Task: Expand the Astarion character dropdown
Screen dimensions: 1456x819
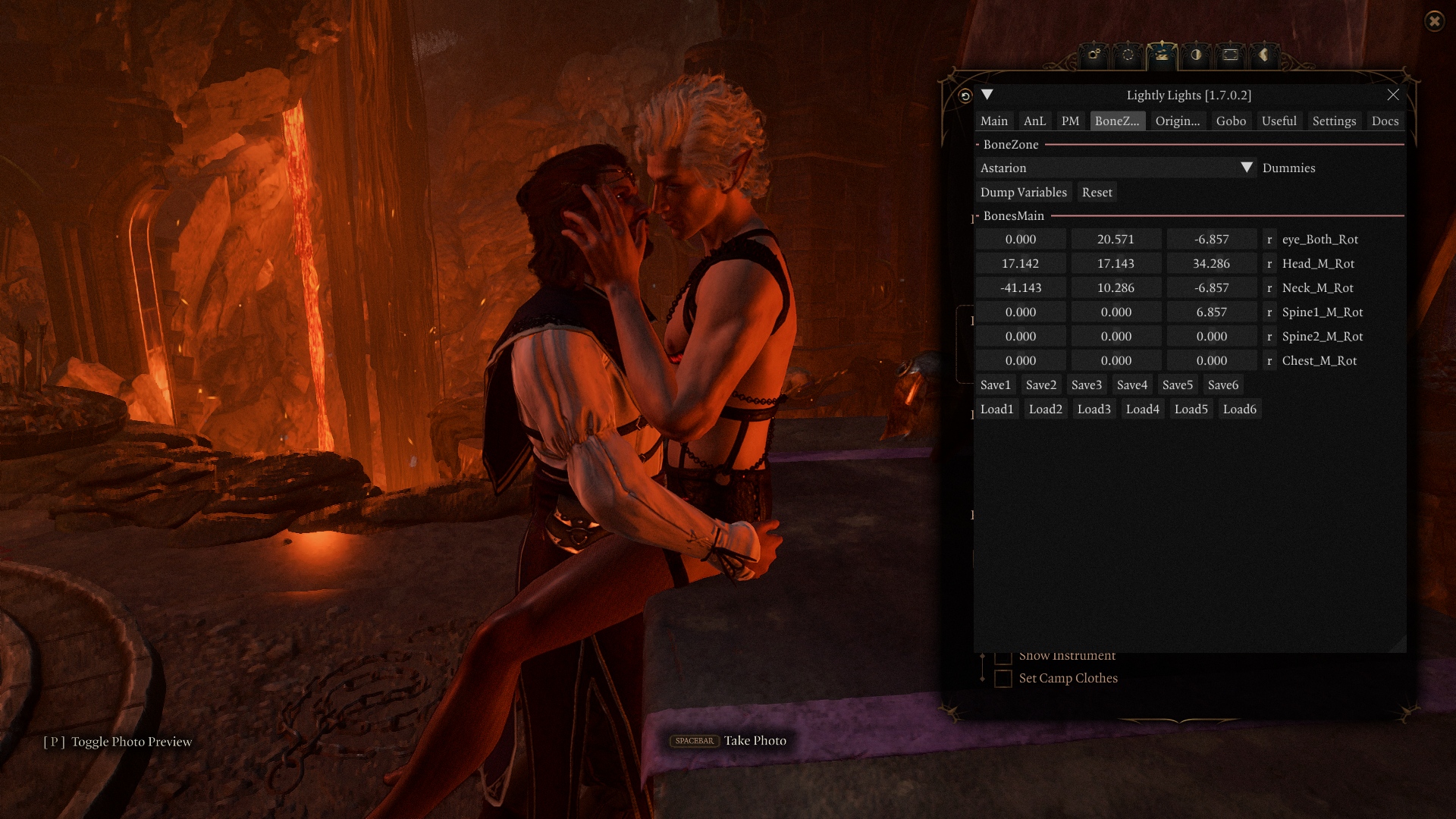Action: click(x=1246, y=168)
